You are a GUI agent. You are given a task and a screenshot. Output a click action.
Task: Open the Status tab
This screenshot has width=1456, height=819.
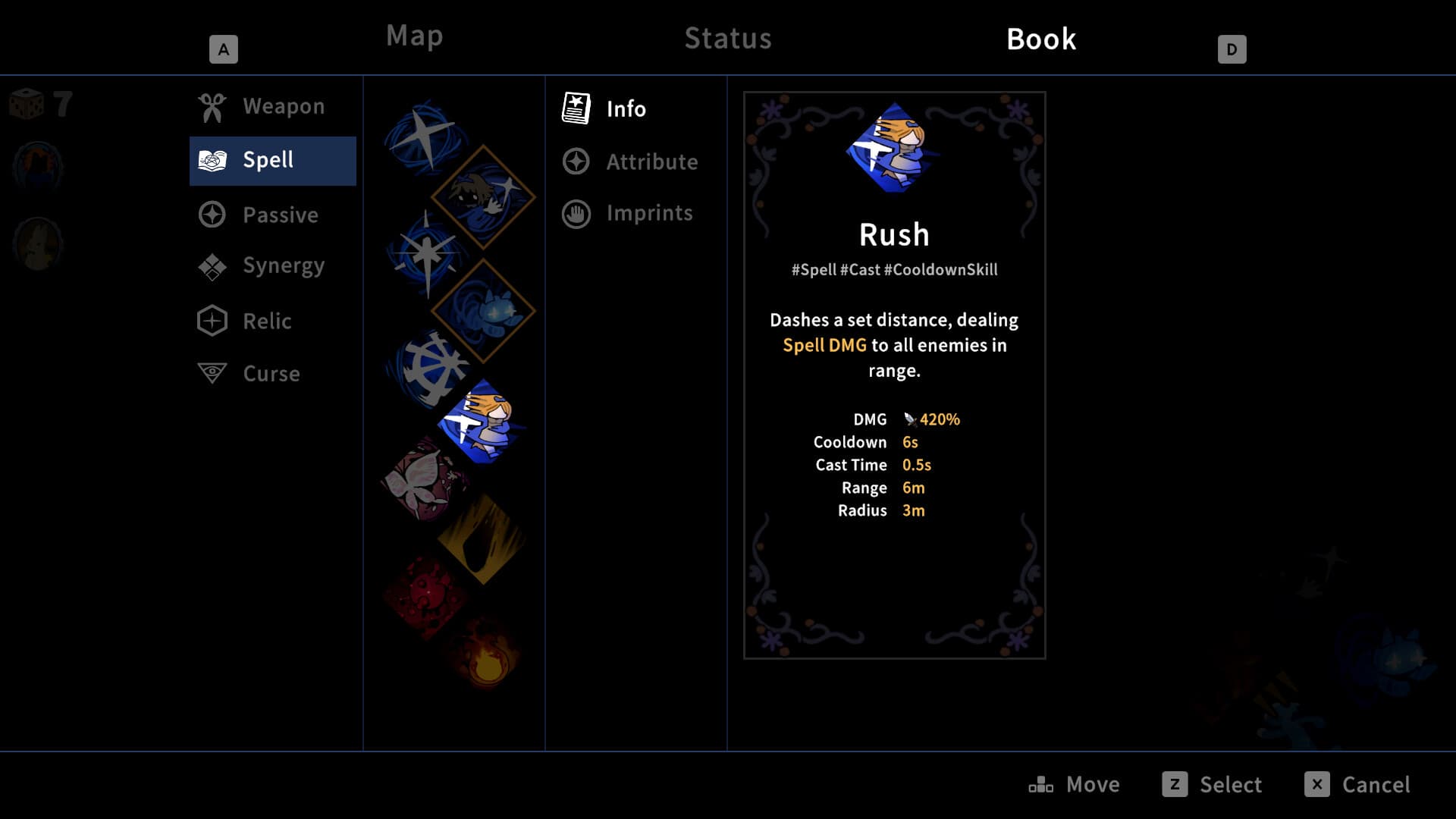point(727,39)
